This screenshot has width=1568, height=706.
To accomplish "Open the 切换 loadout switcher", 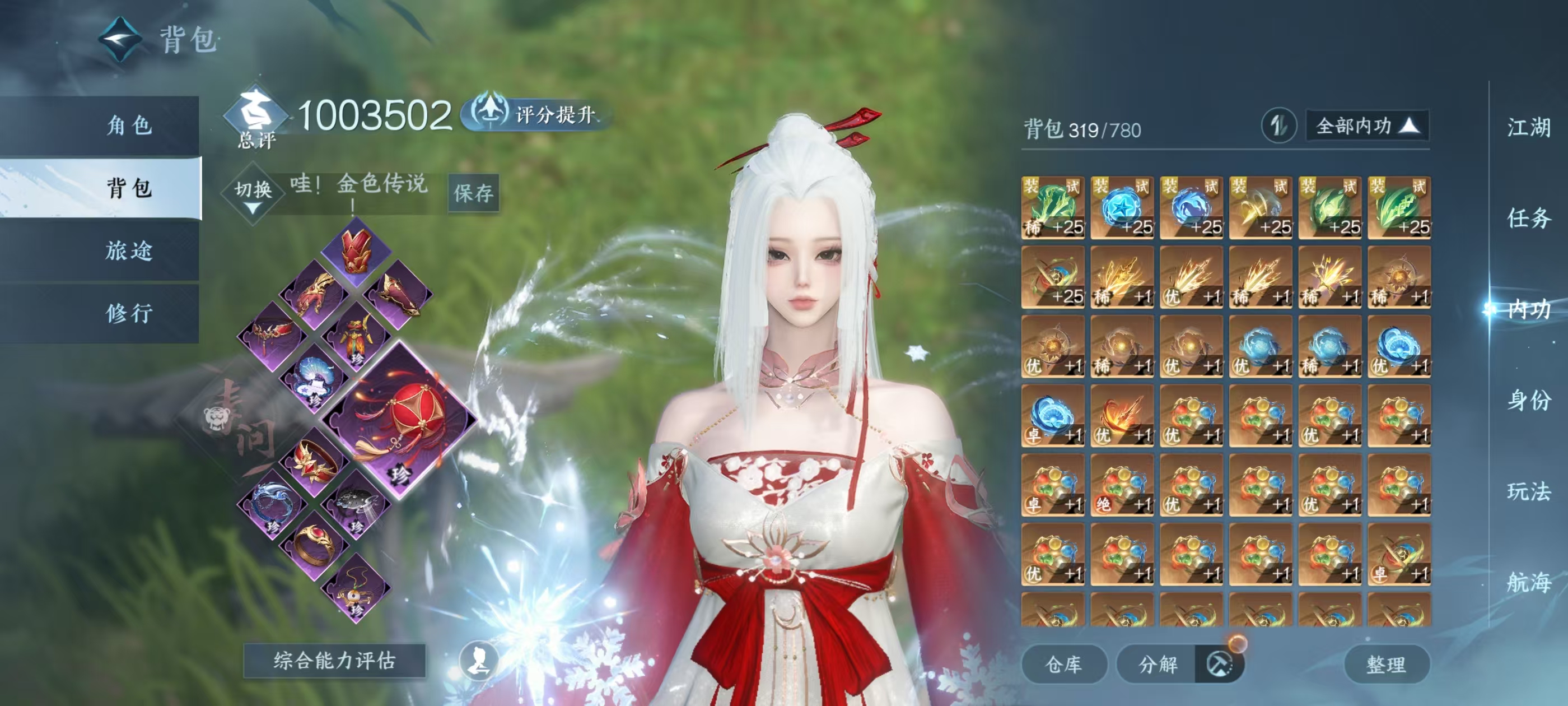I will pyautogui.click(x=253, y=194).
